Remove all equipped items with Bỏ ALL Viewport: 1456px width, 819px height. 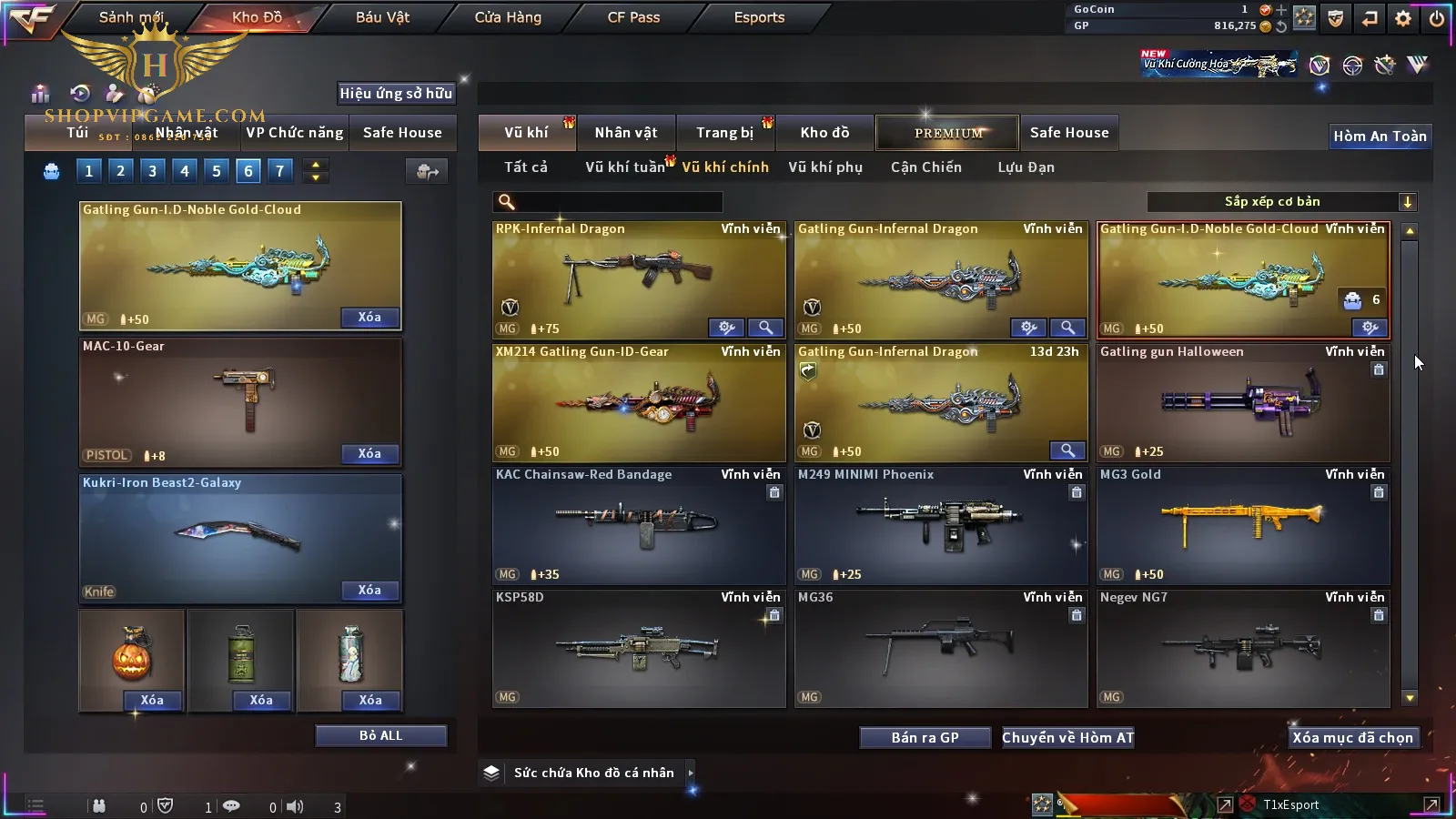tap(380, 735)
